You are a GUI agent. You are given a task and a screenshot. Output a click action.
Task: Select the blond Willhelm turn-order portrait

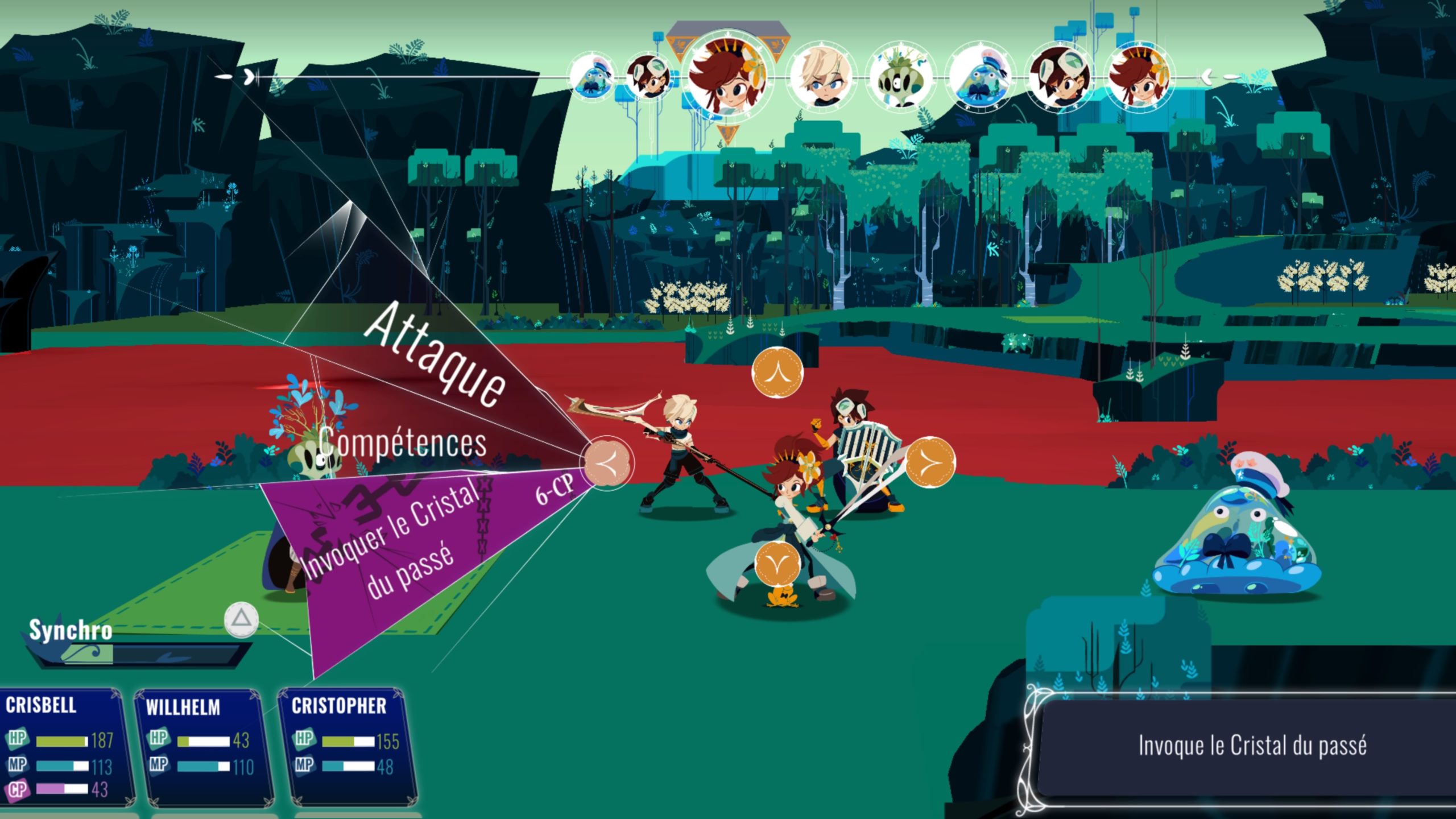822,77
